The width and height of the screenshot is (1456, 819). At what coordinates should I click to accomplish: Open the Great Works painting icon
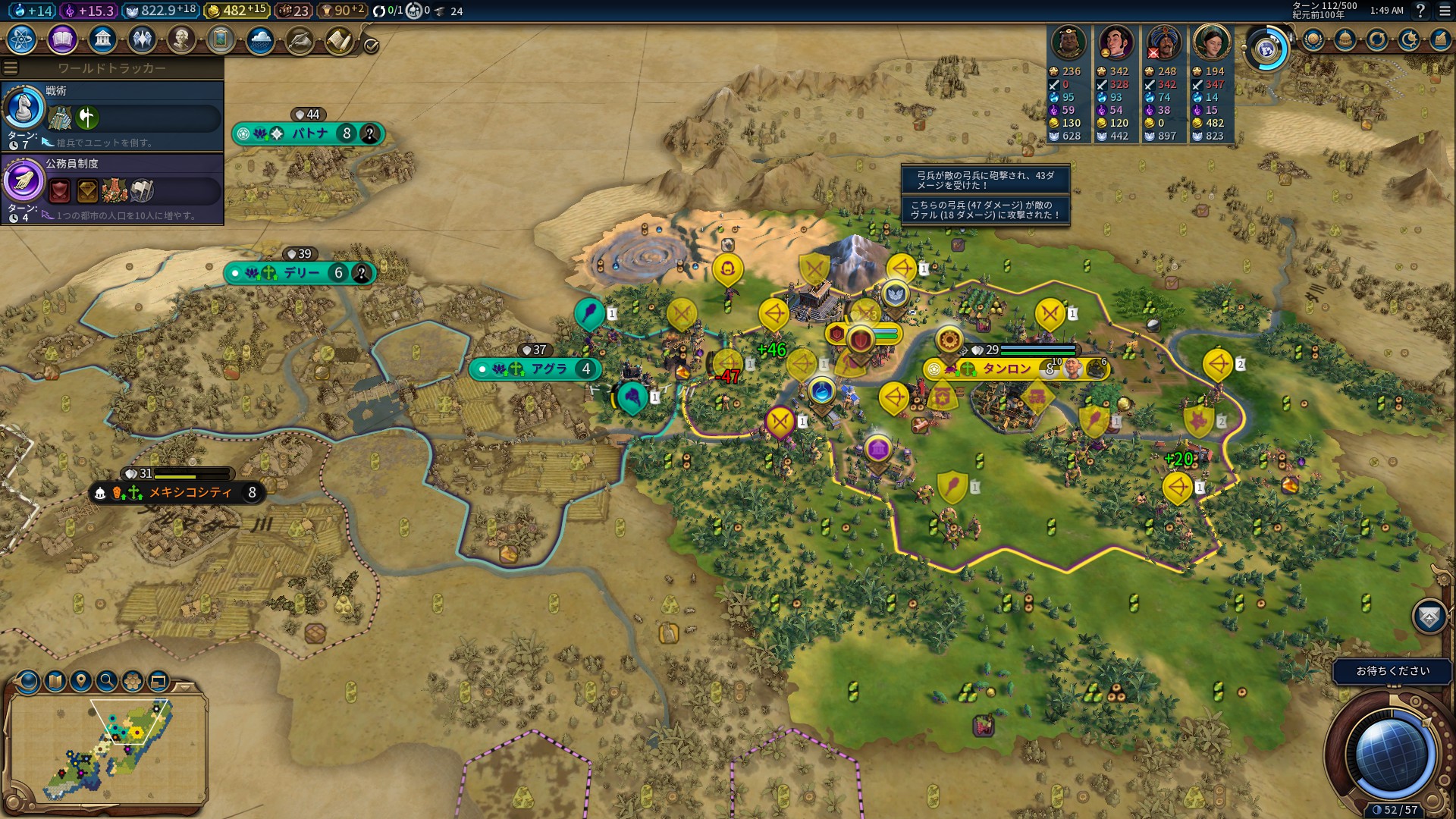point(221,39)
